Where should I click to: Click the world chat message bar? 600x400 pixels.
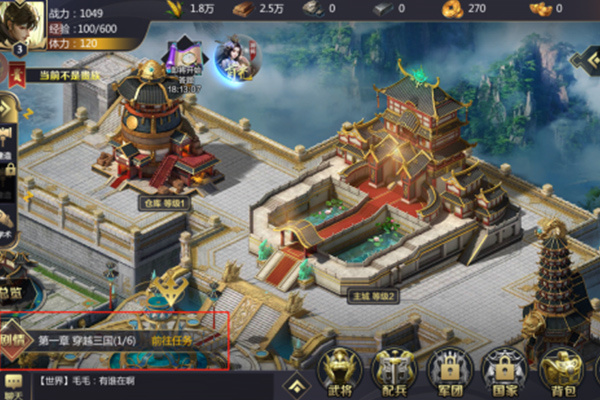pos(150,381)
